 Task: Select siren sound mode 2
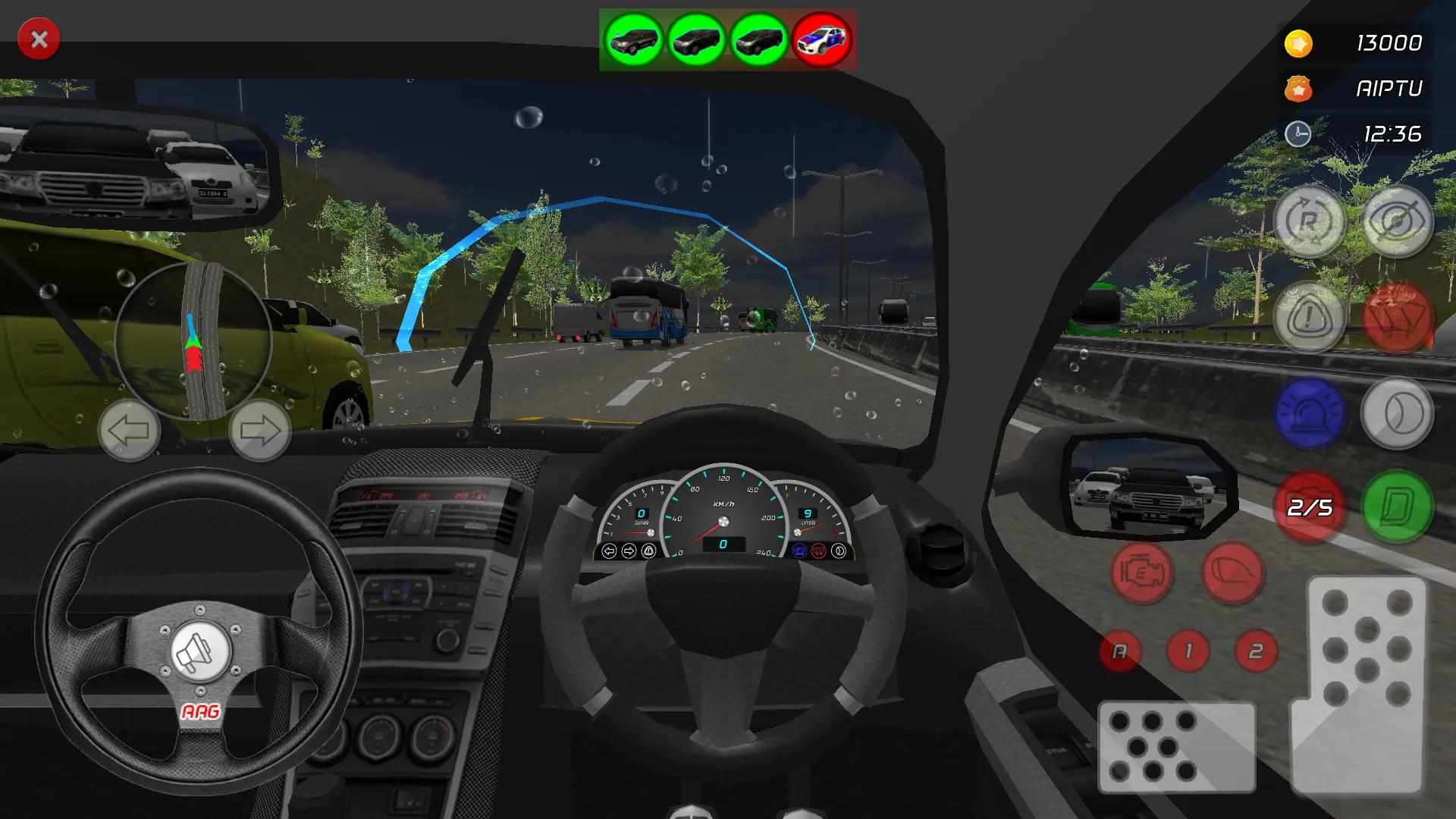click(1257, 649)
